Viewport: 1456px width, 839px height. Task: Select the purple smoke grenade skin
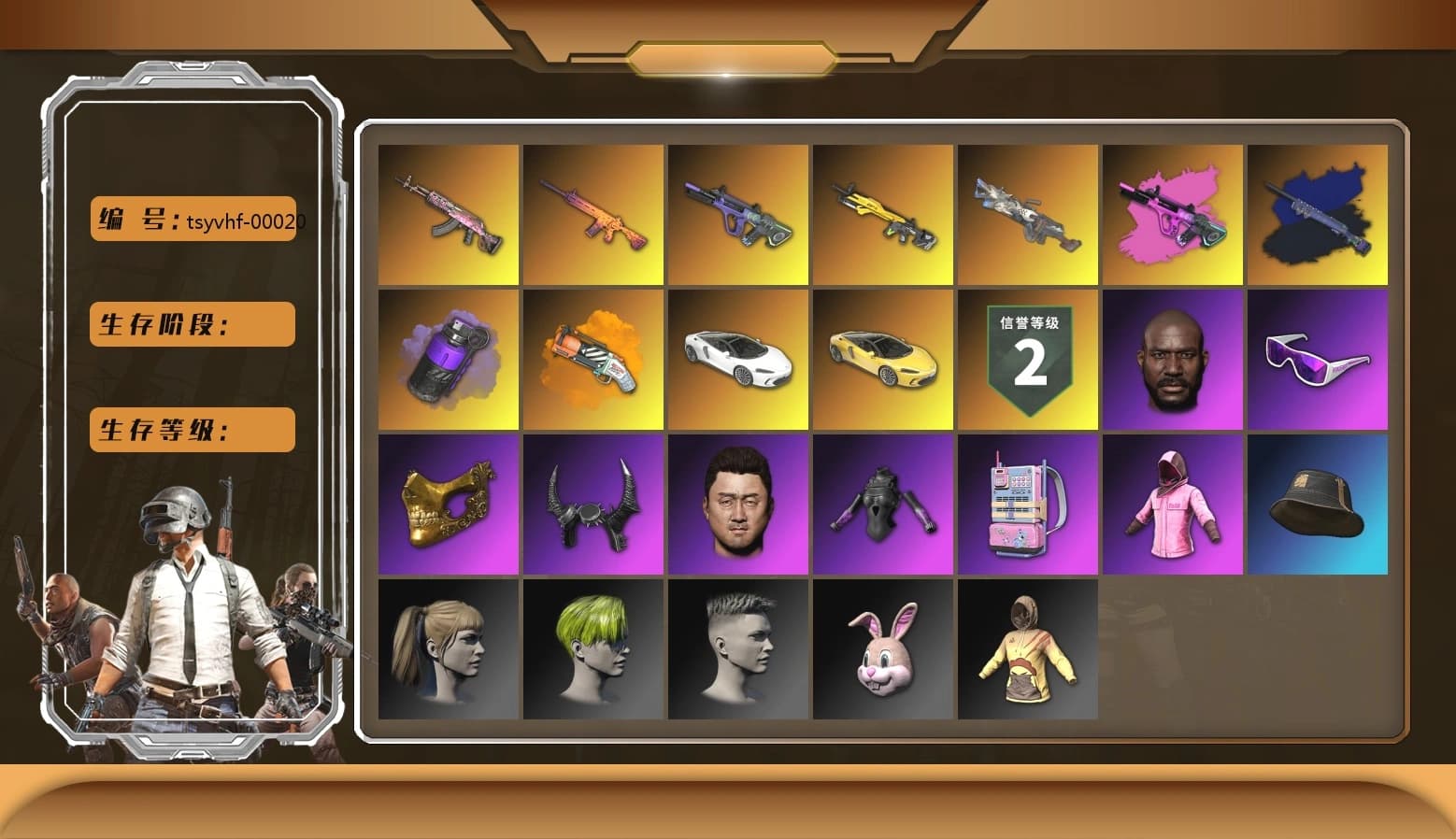coord(447,359)
